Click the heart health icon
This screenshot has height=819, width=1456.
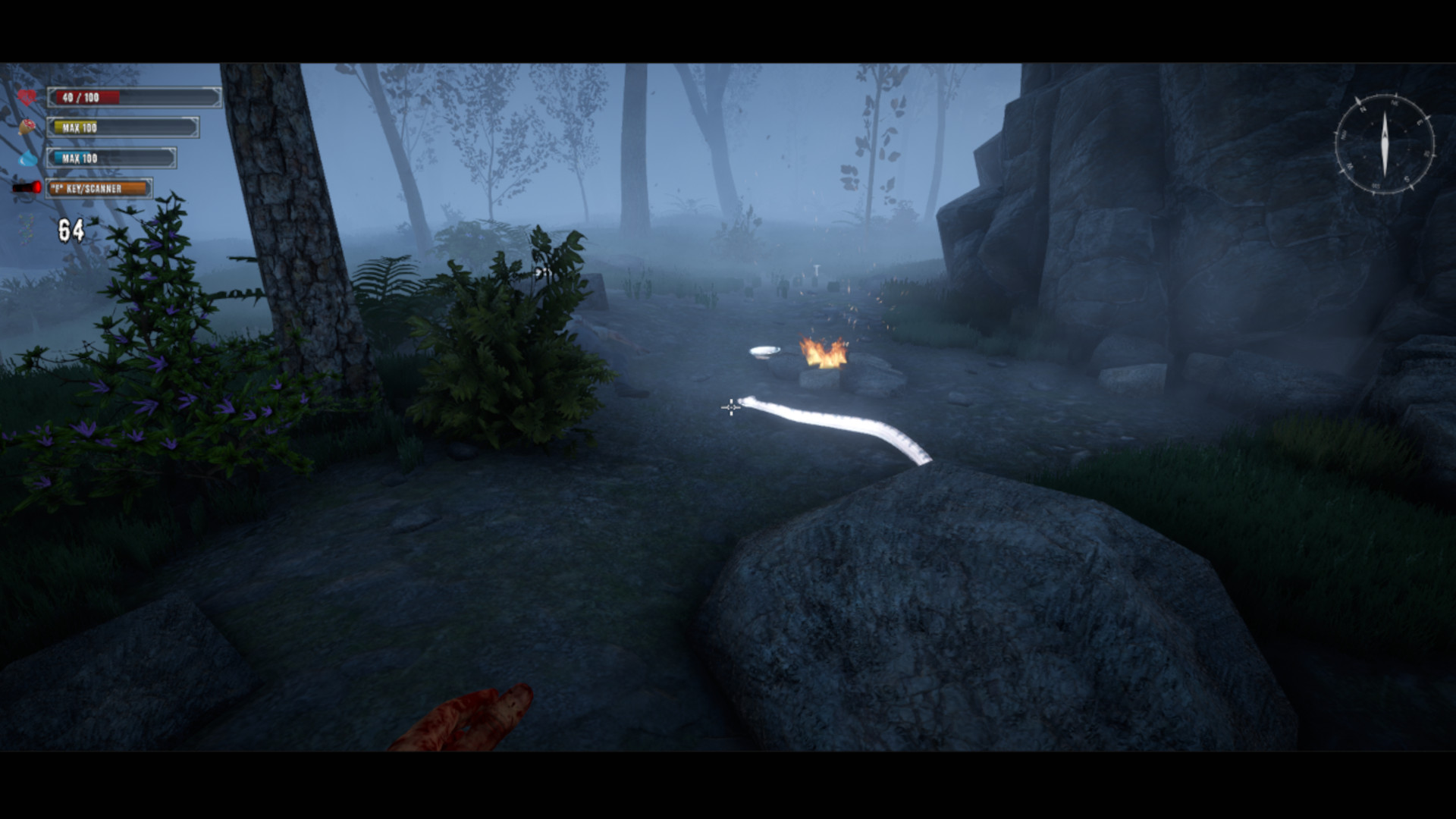click(27, 96)
